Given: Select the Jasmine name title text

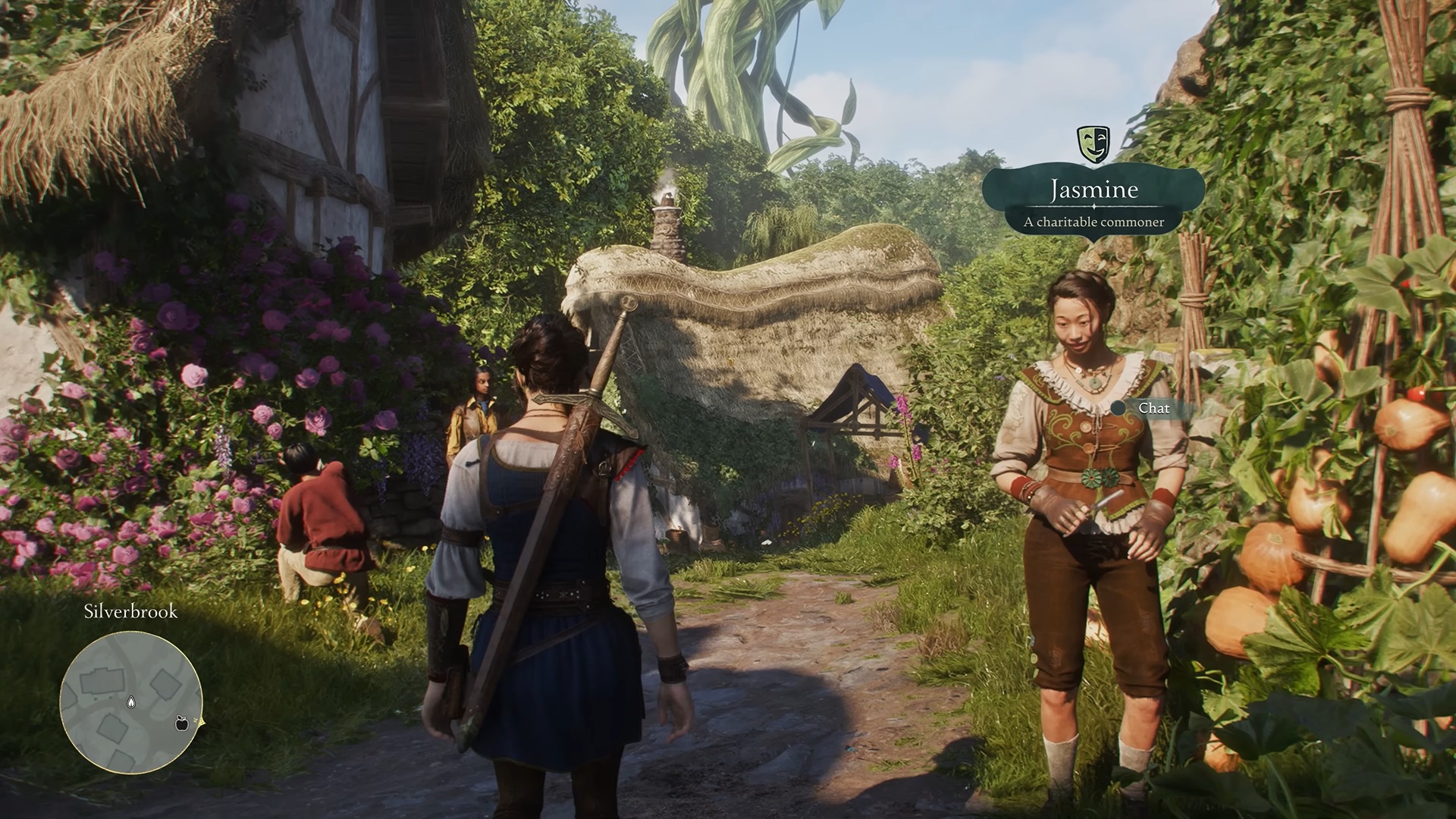Looking at the screenshot, I should 1094,190.
